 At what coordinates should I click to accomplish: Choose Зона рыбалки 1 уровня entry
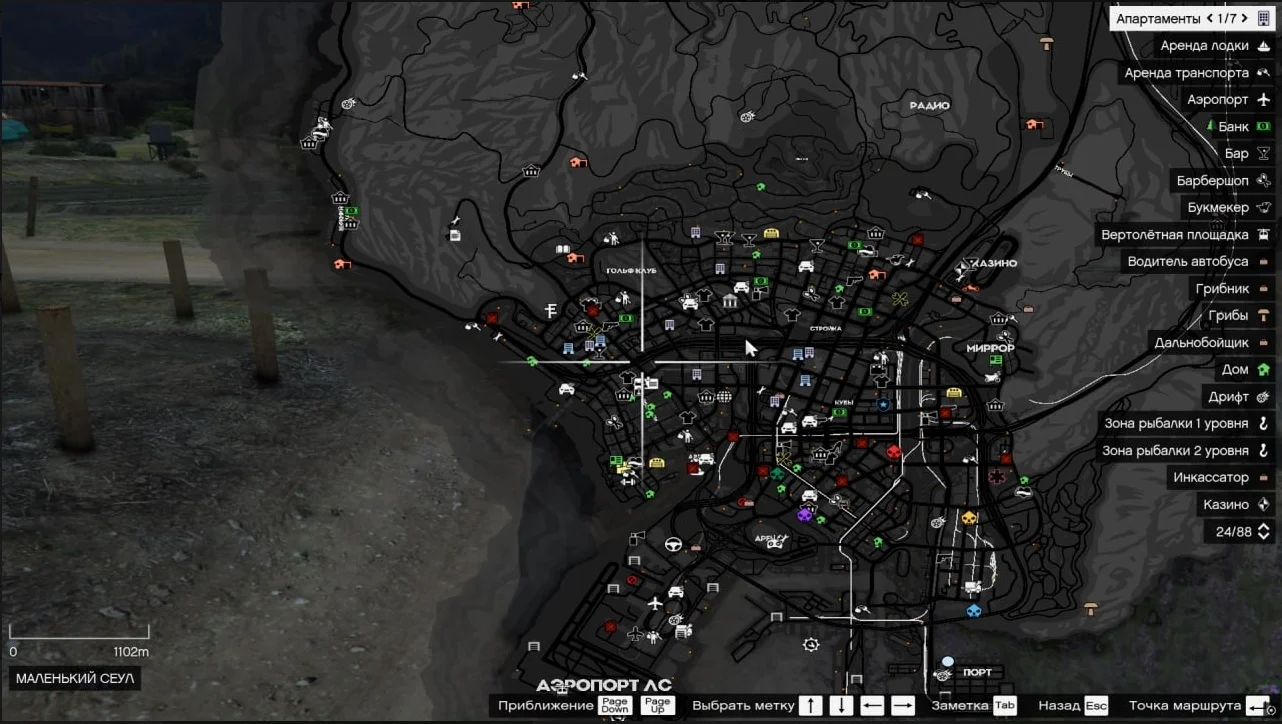click(x=1176, y=424)
